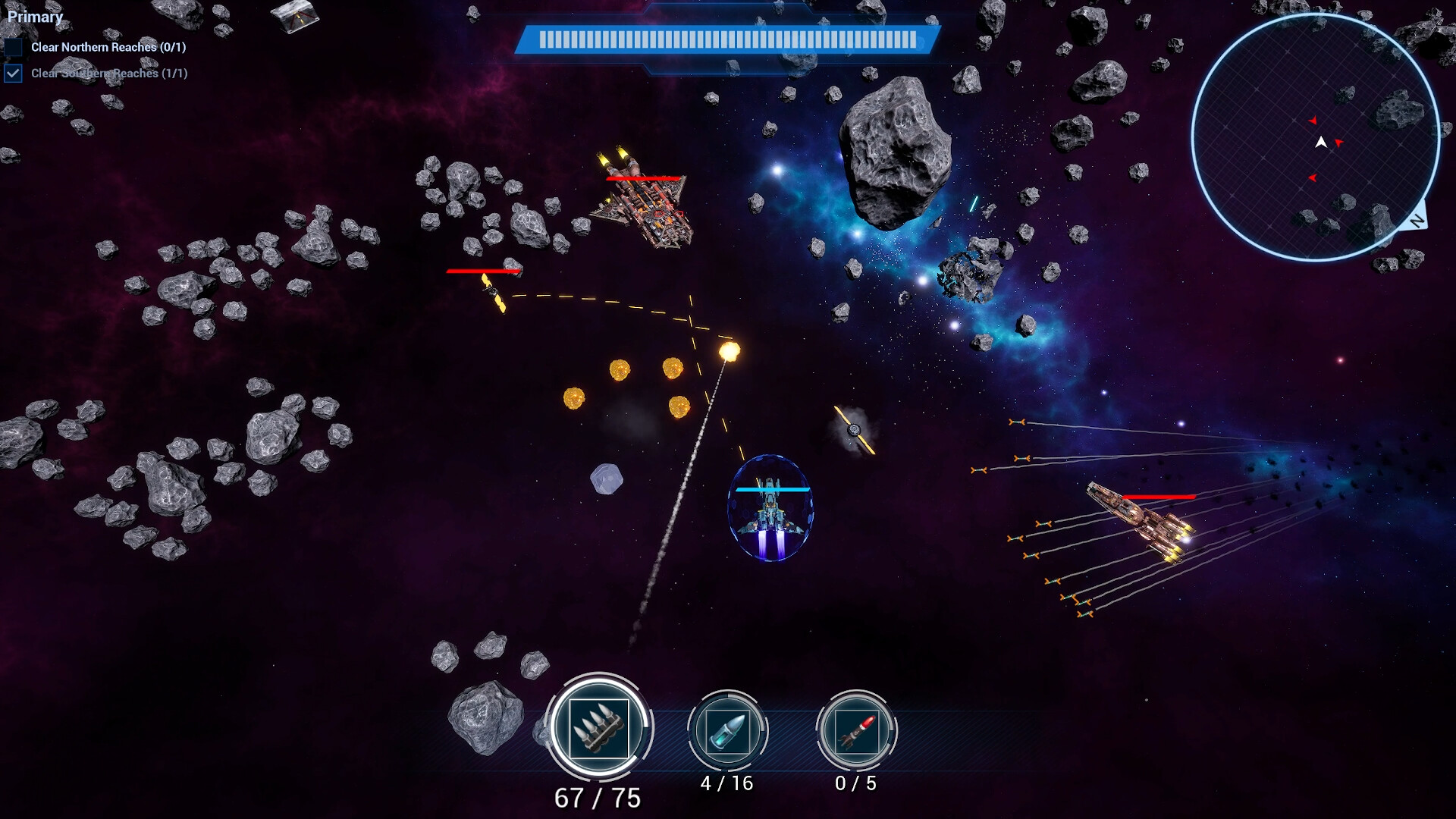Switch to the cyan shell weapon

tap(727, 731)
